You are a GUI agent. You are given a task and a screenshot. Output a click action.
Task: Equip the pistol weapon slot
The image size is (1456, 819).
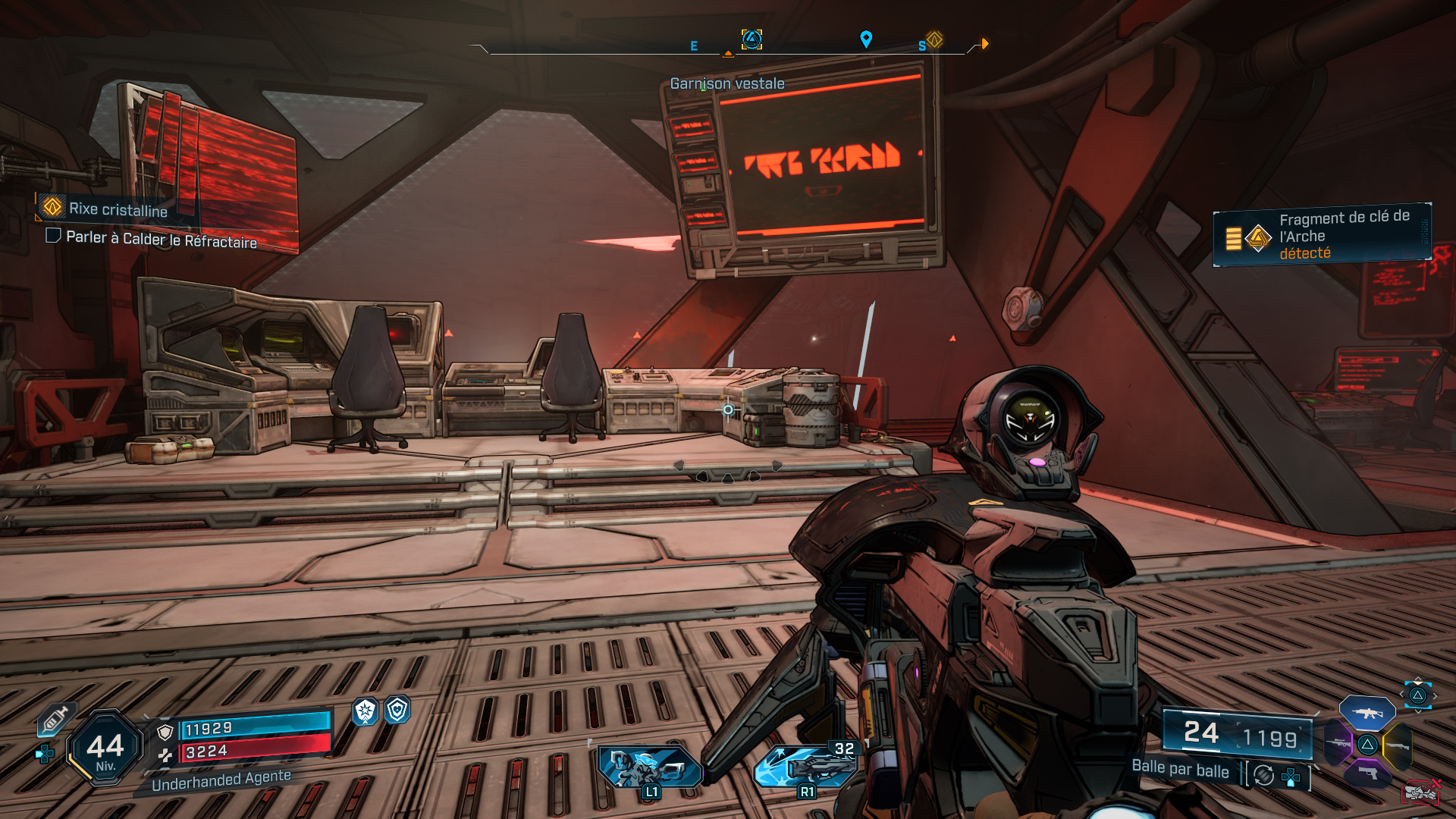(x=1367, y=773)
